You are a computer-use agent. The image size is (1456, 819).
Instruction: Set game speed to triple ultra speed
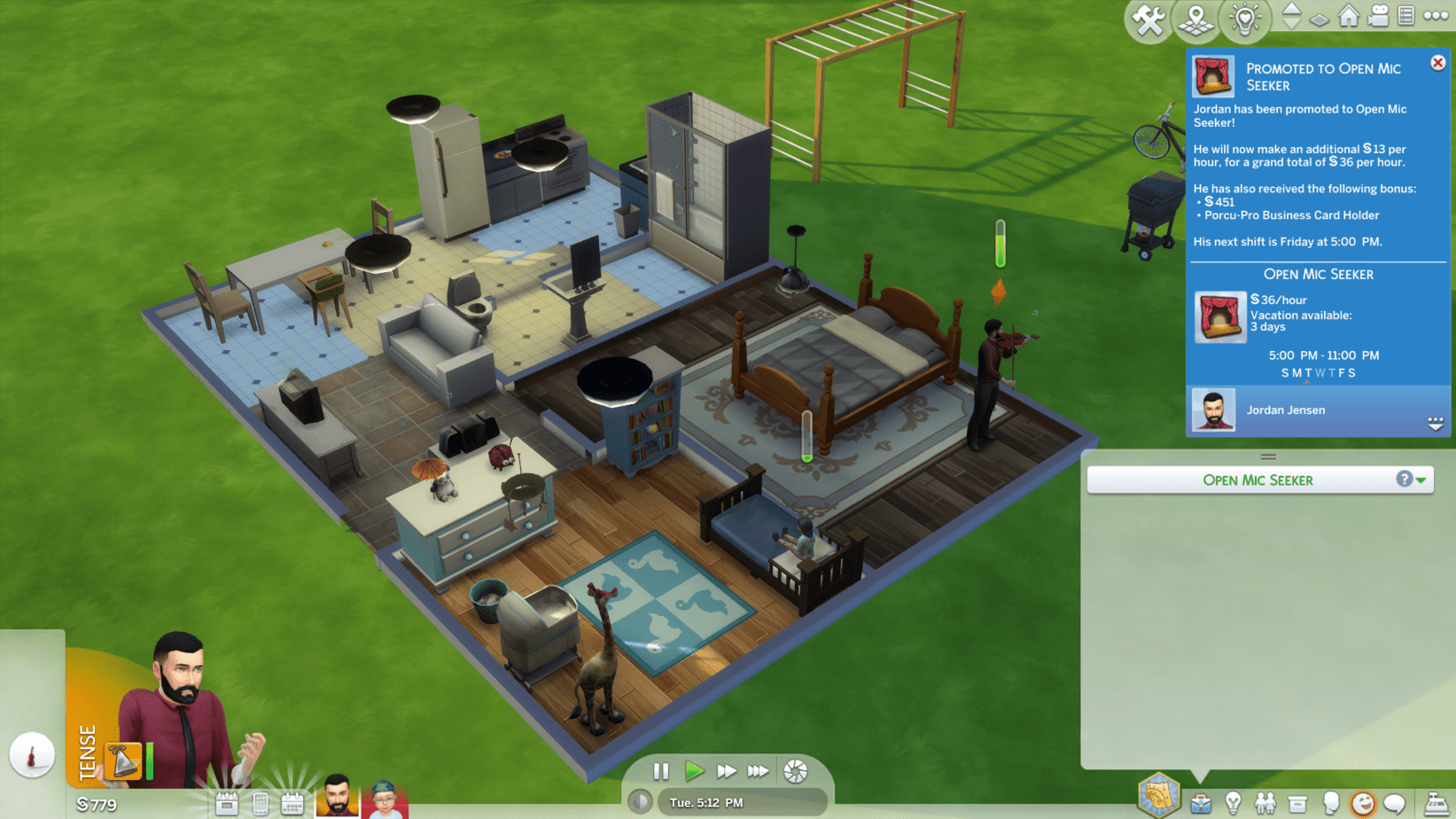759,771
